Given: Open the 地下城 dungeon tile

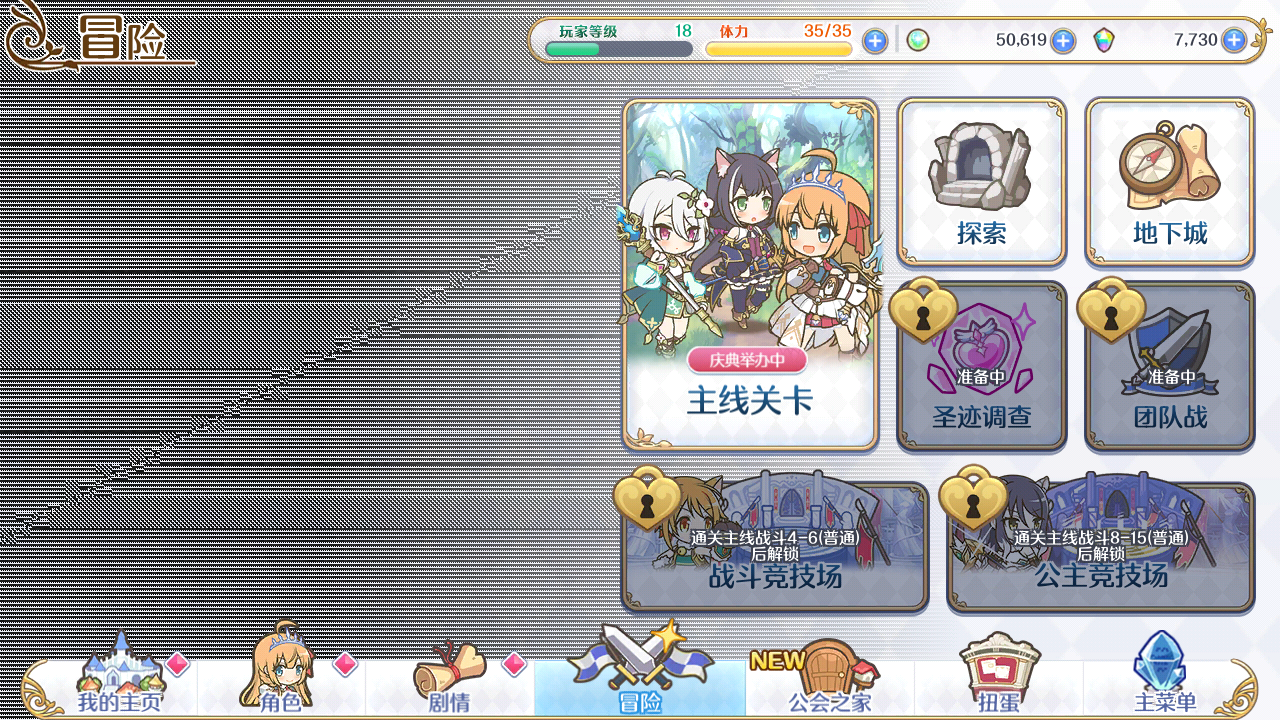Looking at the screenshot, I should pos(1169,181).
